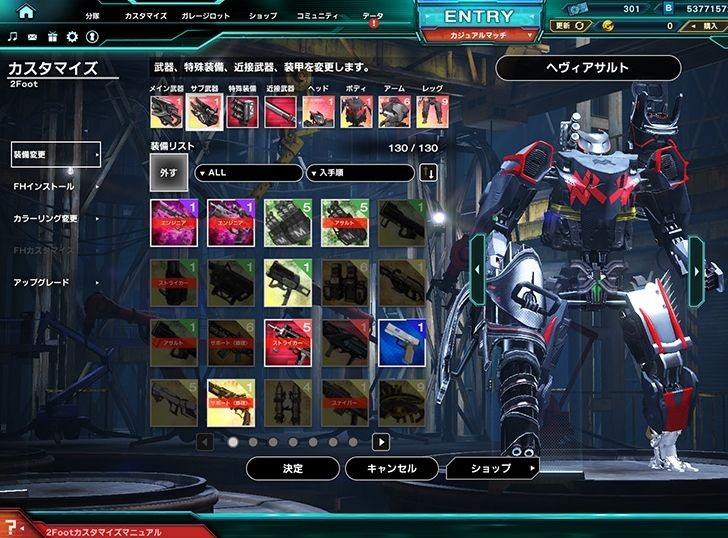This screenshot has width=728, height=538.
Task: Select the blue pistol item tile
Action: (x=402, y=339)
